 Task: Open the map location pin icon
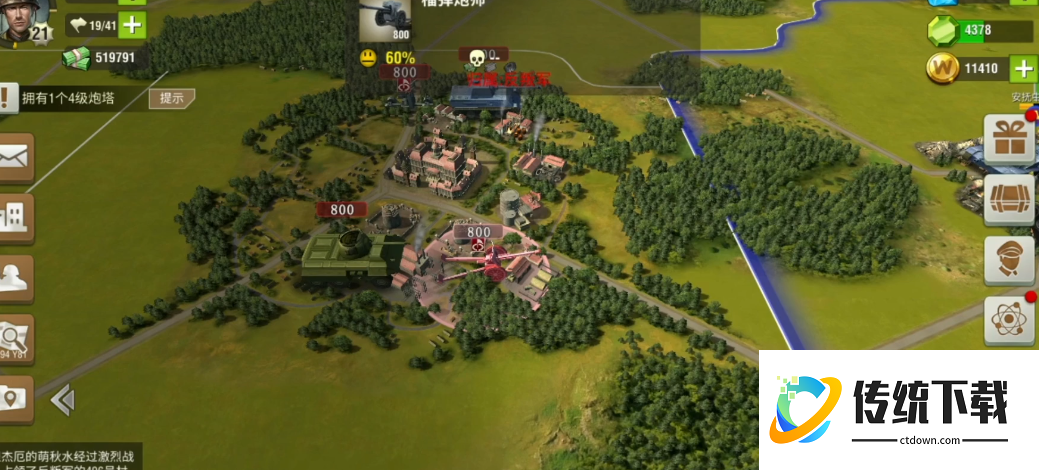[14, 398]
